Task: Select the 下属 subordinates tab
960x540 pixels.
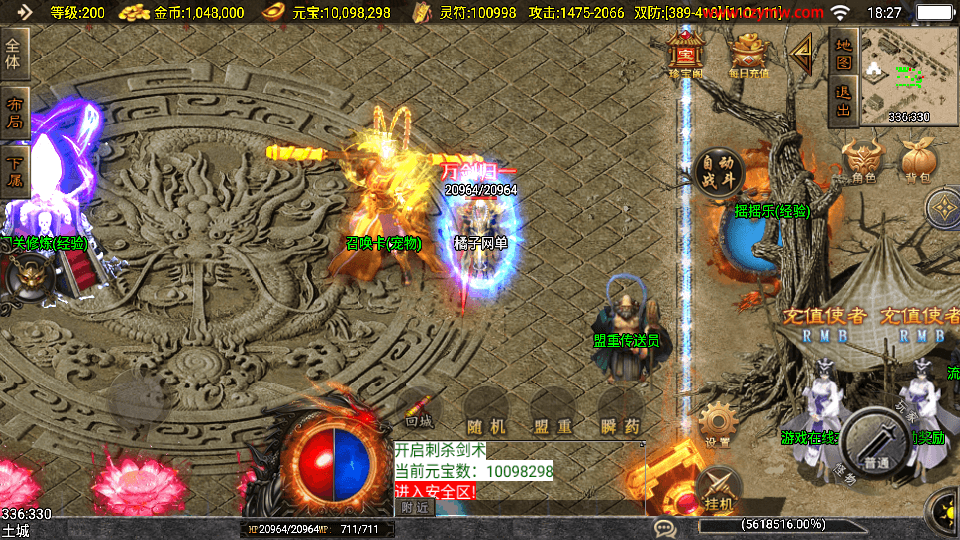Action: (15, 169)
